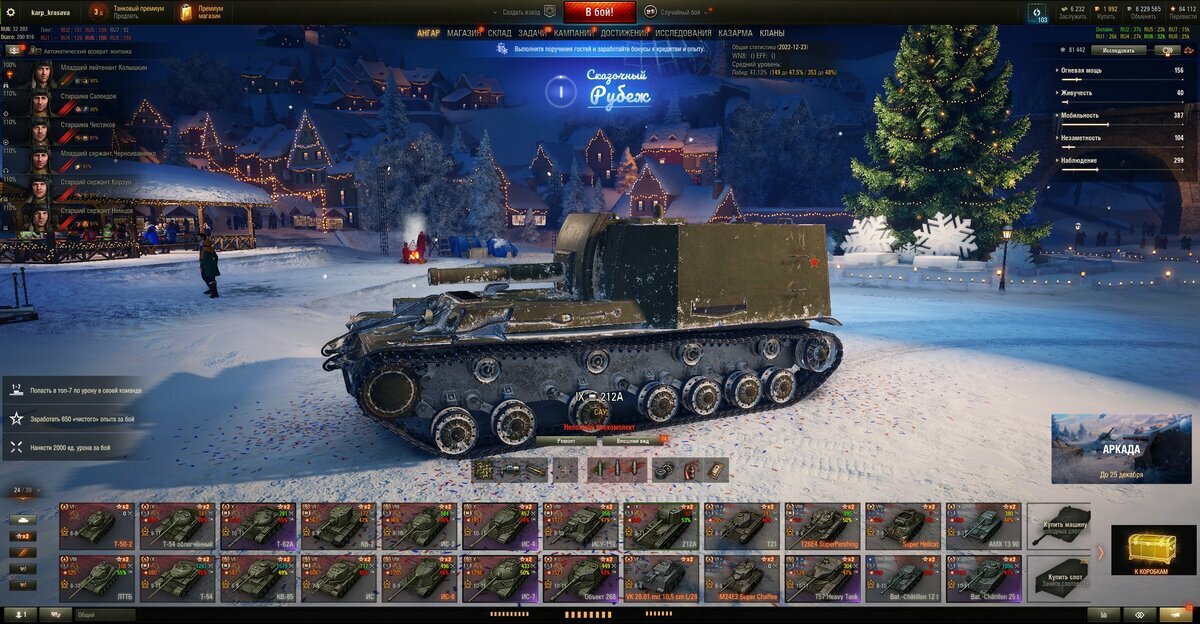Choose the Объект 268 tank tile

580,578
